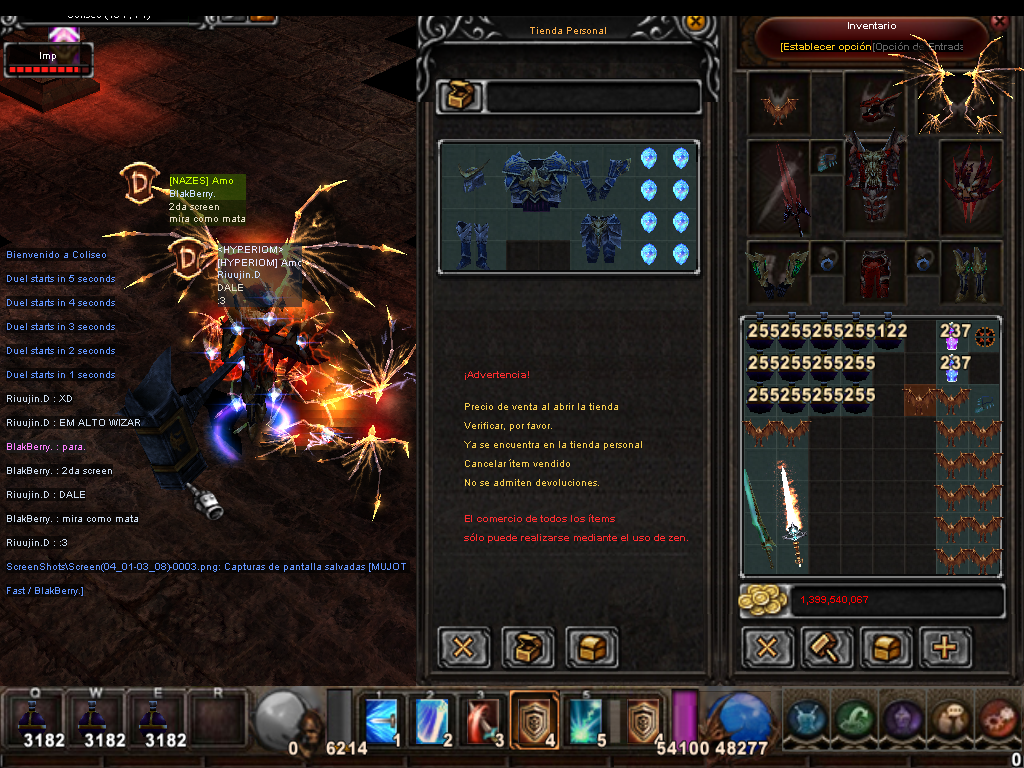Click the store panel X cancel button
The height and width of the screenshot is (768, 1024).
(464, 647)
